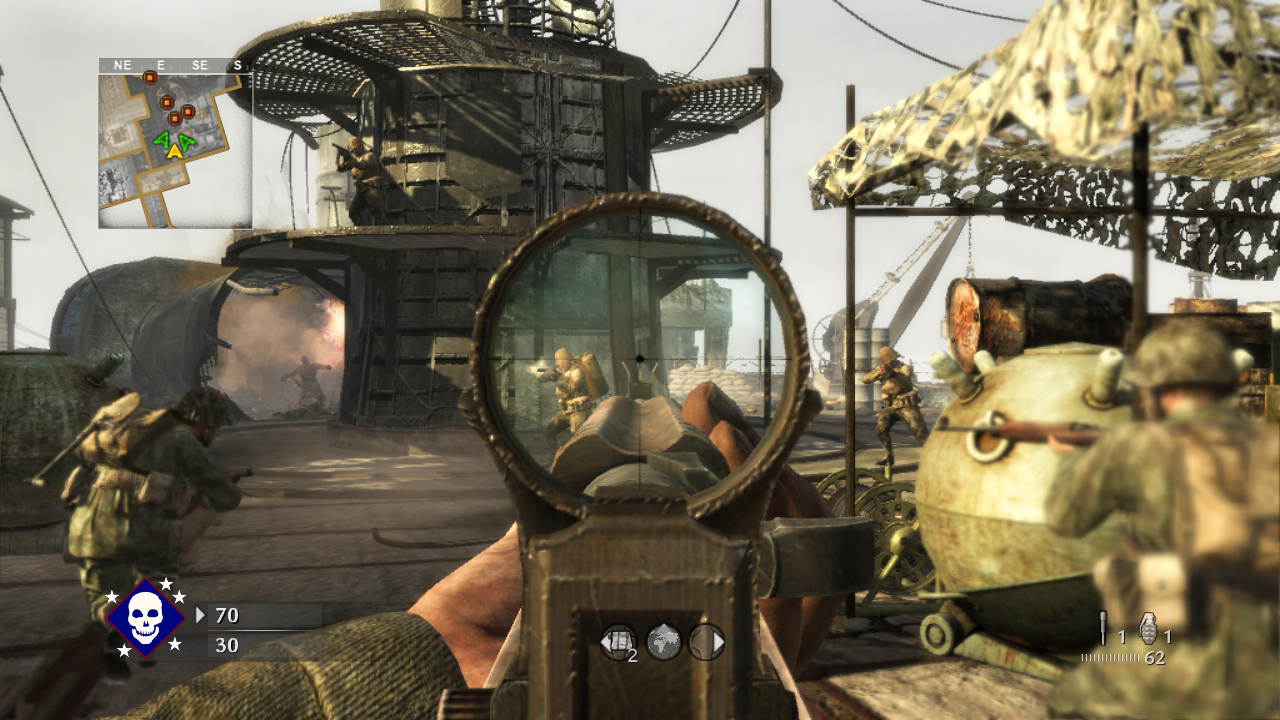Click the right-arrow empty action slot
The image size is (1280, 720).
(707, 642)
